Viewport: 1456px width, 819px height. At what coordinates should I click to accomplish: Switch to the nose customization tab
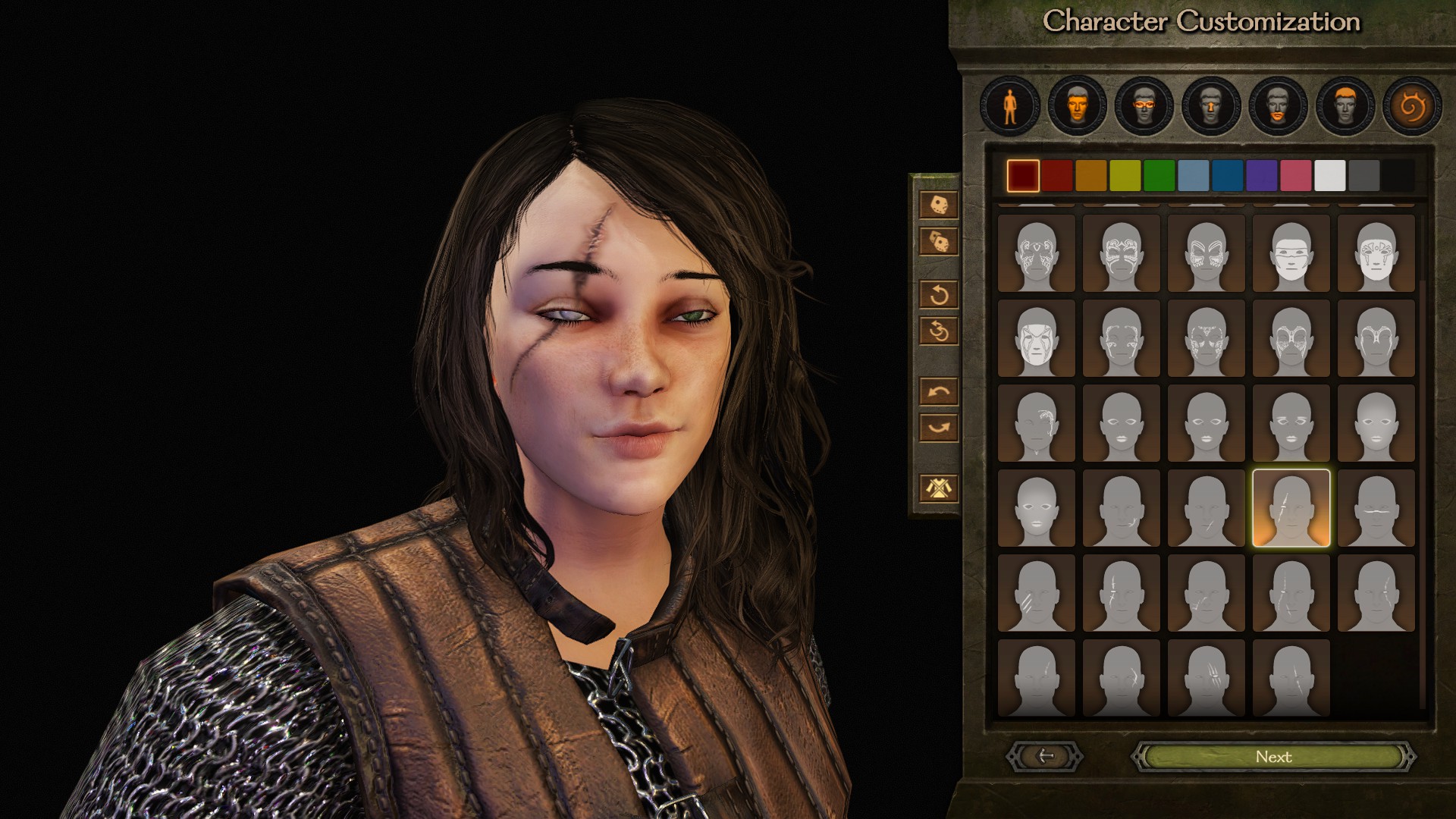(x=1211, y=106)
